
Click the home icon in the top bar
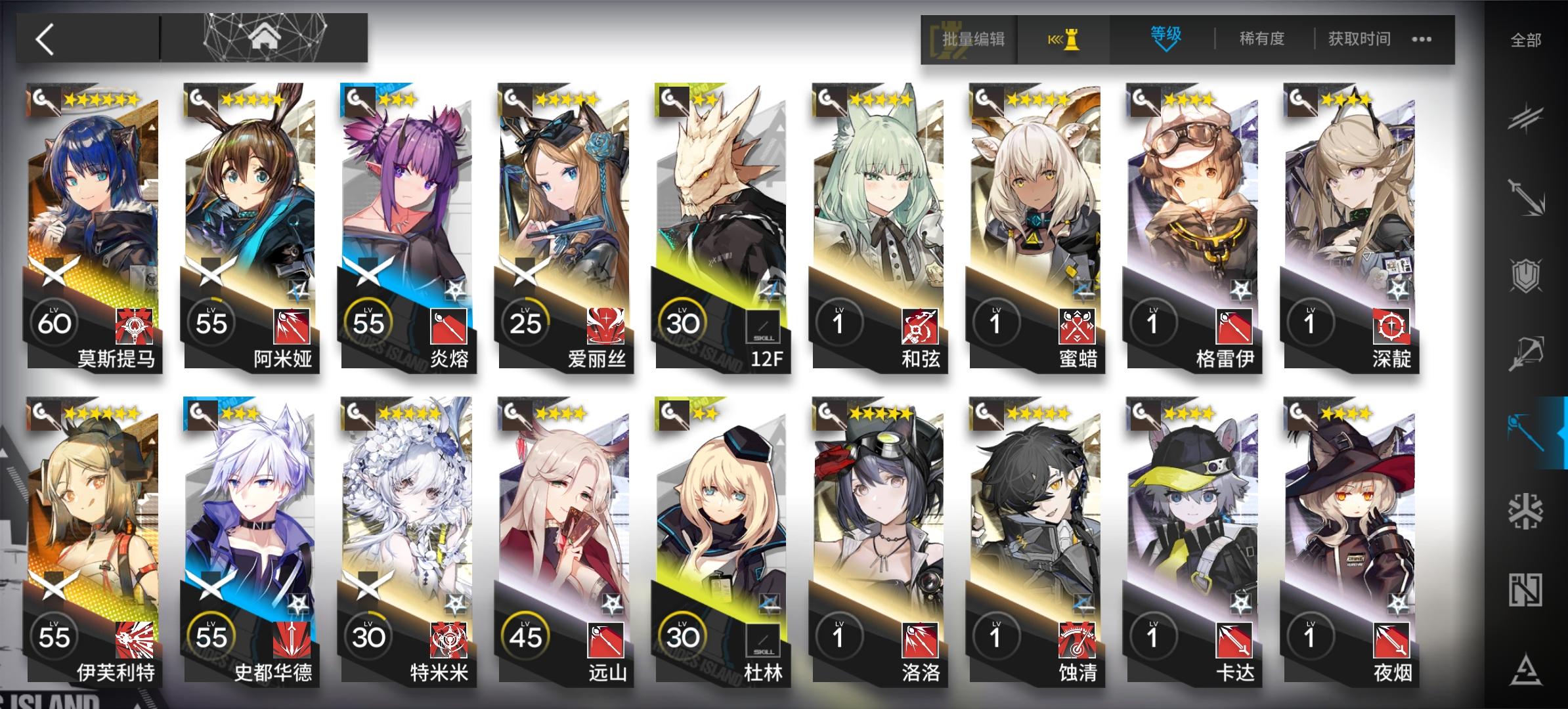tap(265, 36)
